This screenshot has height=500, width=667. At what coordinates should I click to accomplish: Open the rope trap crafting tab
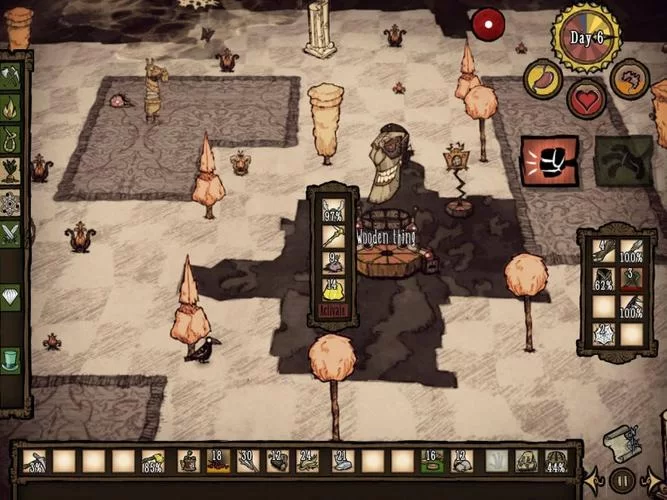[x=10, y=139]
